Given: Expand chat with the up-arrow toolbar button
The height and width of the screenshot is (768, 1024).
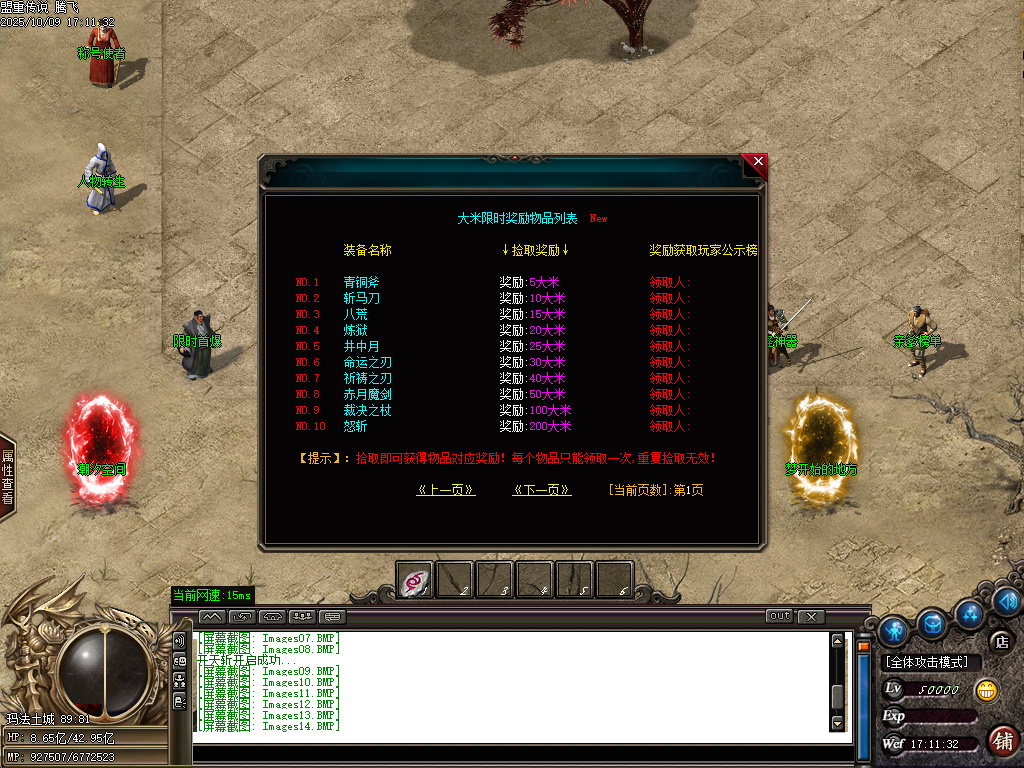Looking at the screenshot, I should click(x=213, y=616).
